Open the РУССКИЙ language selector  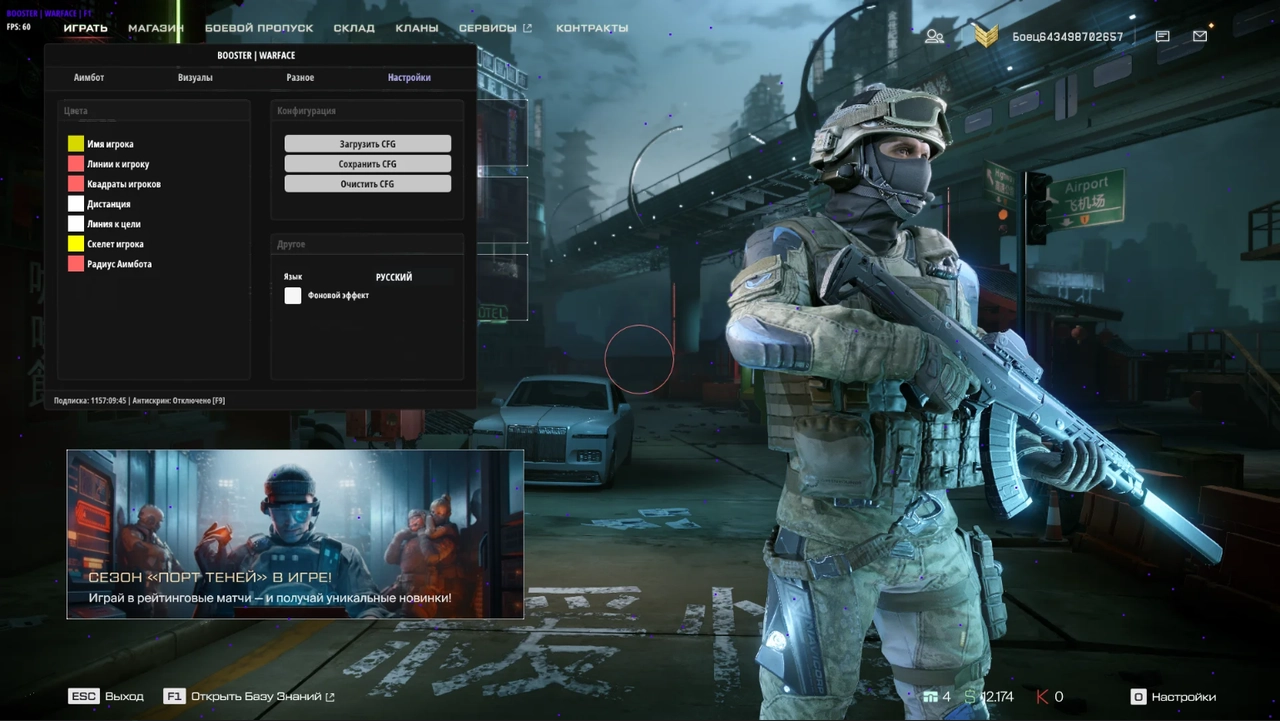click(393, 277)
